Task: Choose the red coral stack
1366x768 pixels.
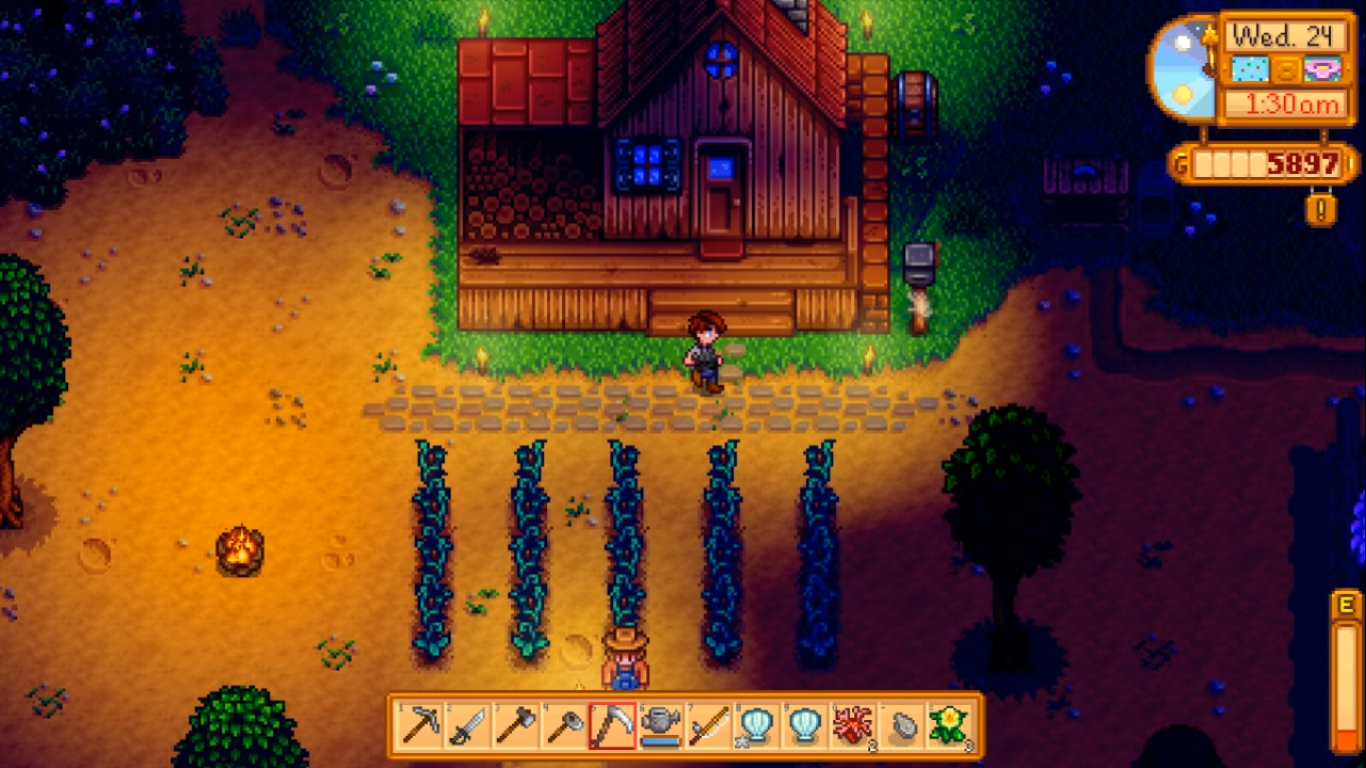Action: point(853,725)
